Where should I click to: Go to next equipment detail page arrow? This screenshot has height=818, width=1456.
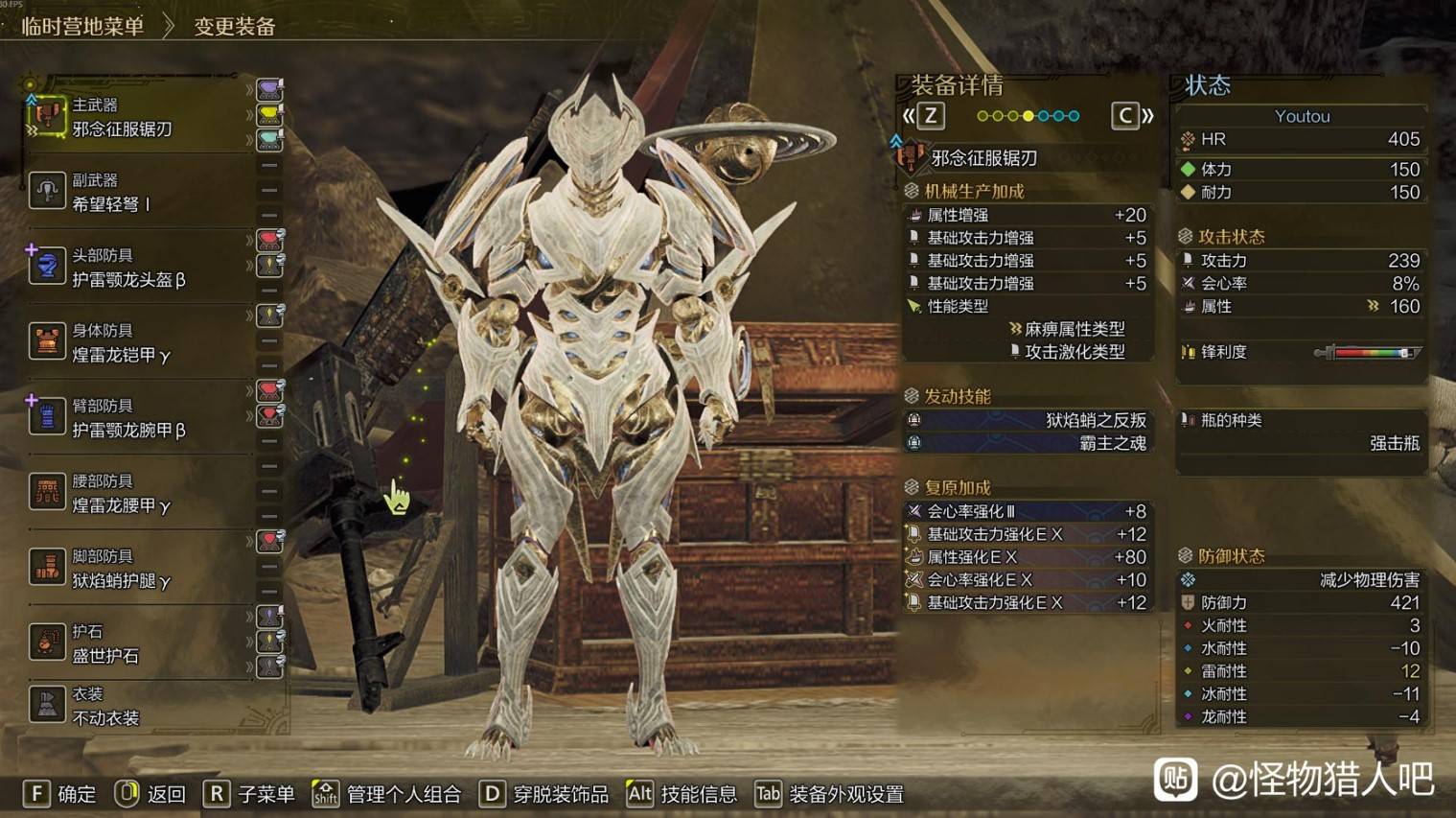point(1132,116)
